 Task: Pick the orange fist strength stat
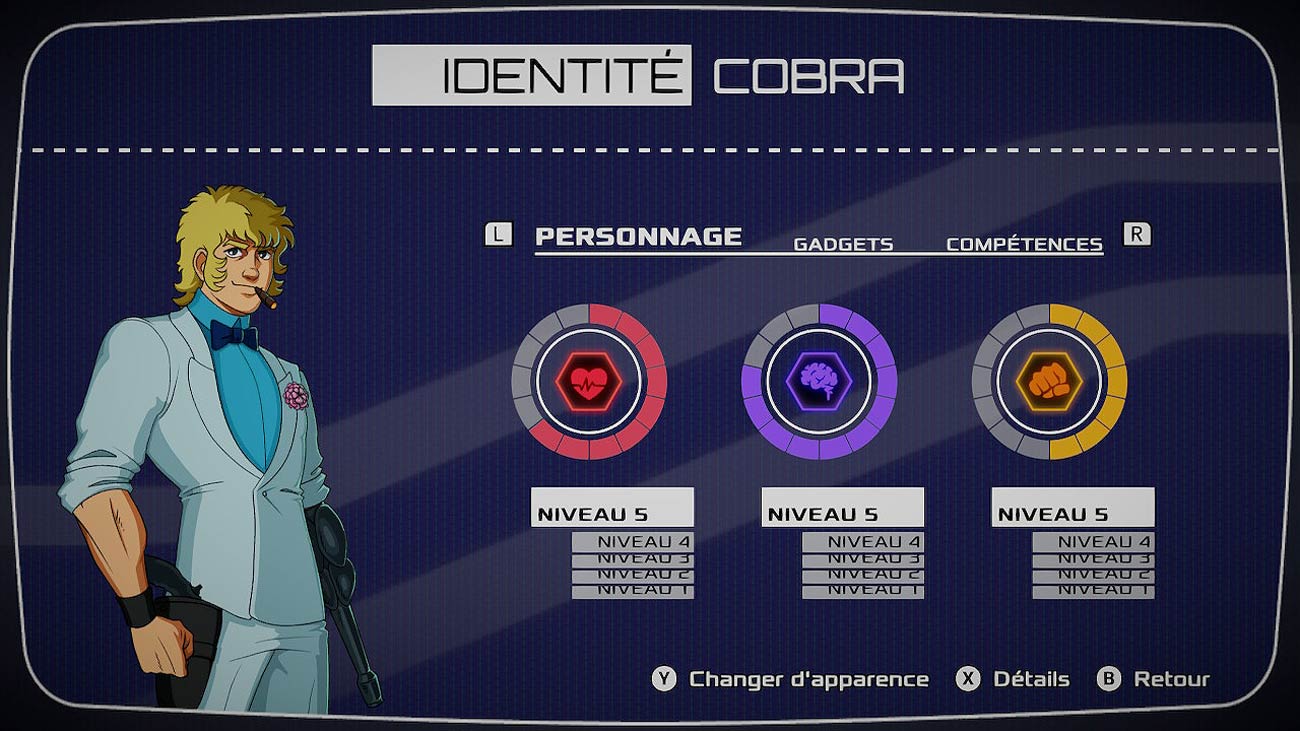[1049, 381]
